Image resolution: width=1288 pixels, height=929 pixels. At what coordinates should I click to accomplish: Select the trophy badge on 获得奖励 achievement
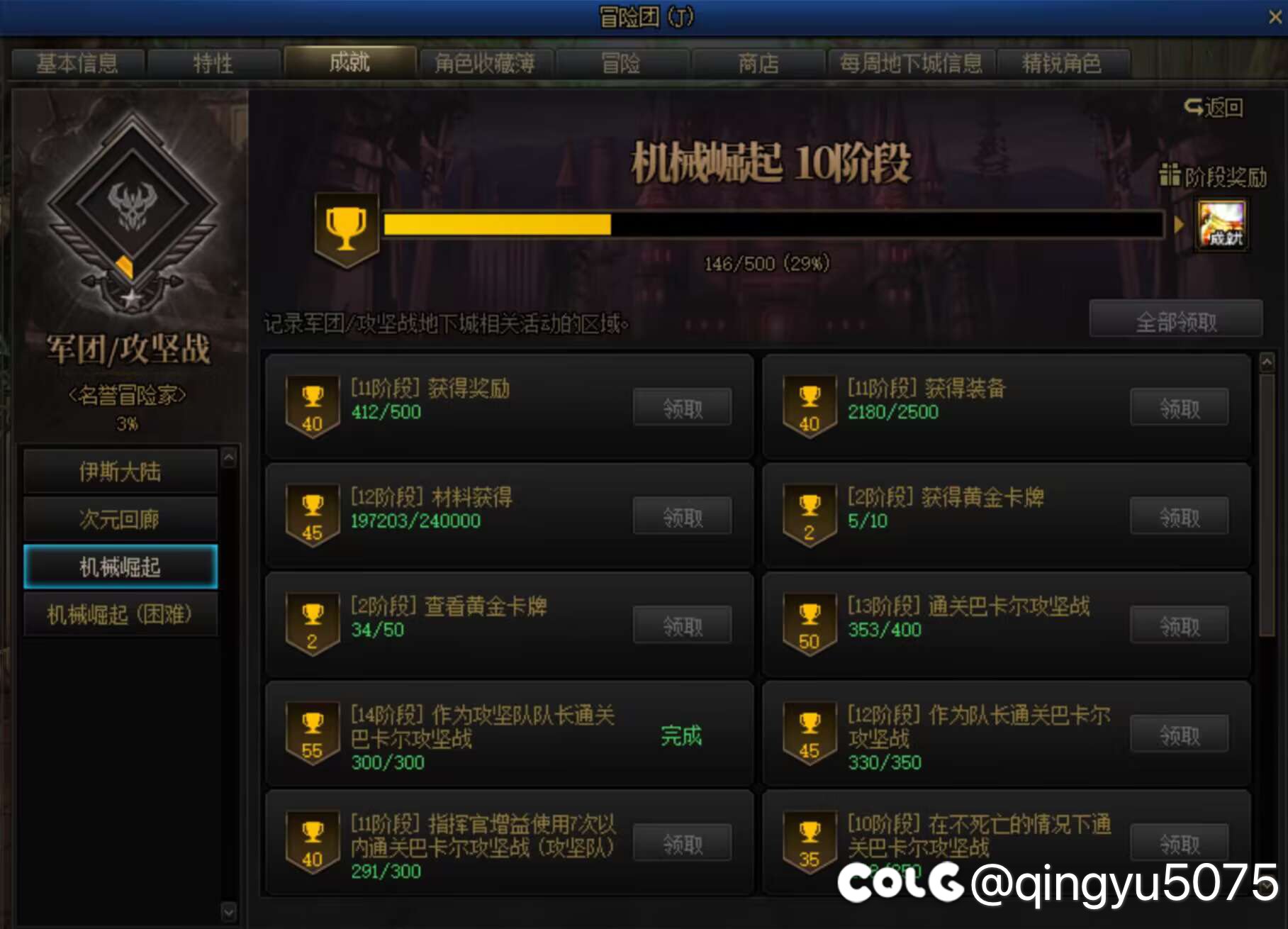pos(312,406)
